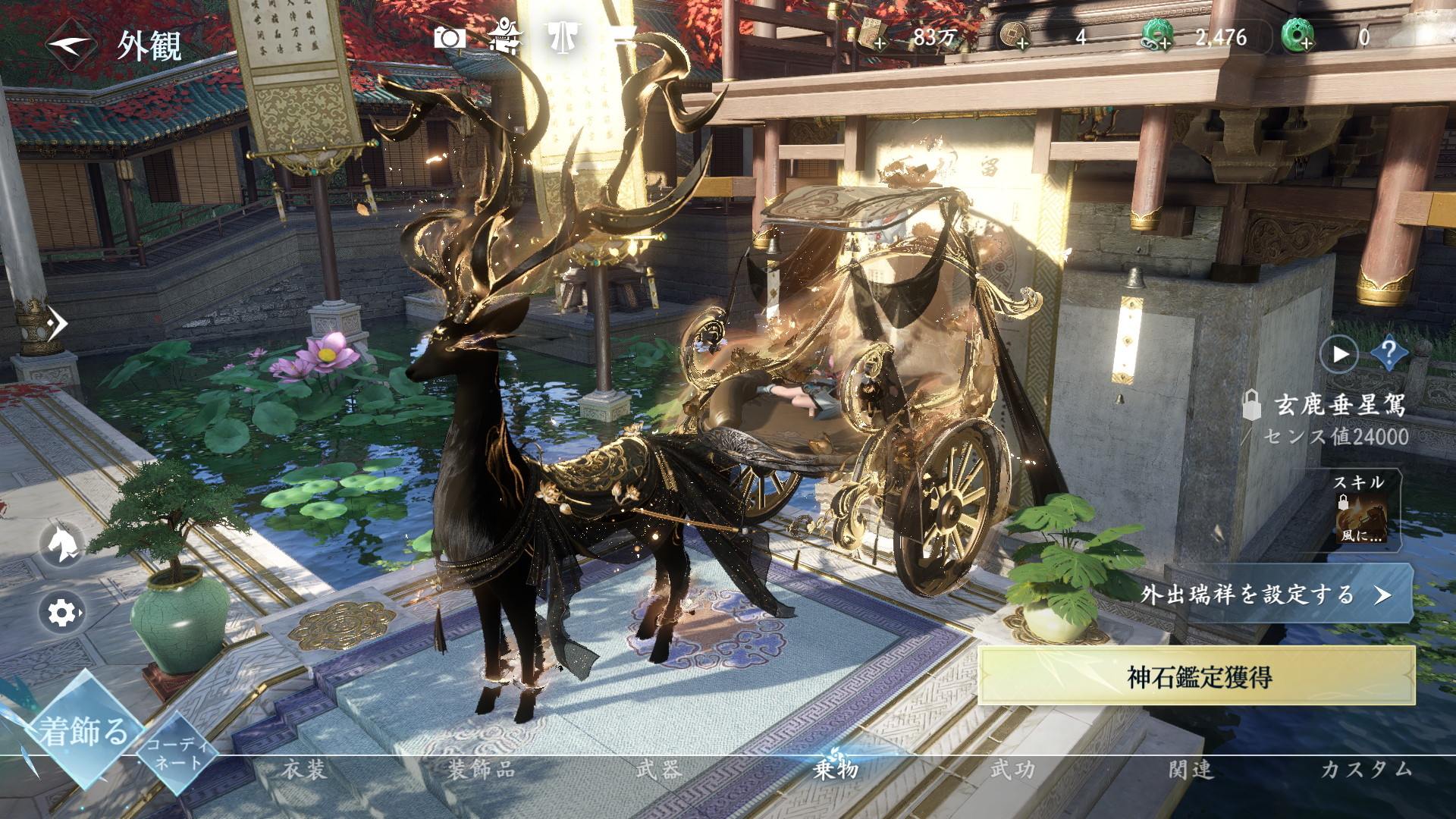The height and width of the screenshot is (819, 1456).
Task: Play the mount preview animation
Action: 1340,353
